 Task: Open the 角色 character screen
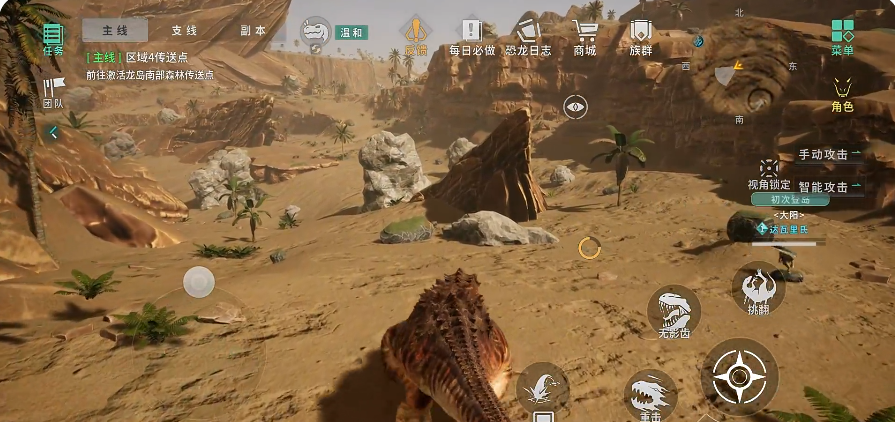[x=842, y=93]
